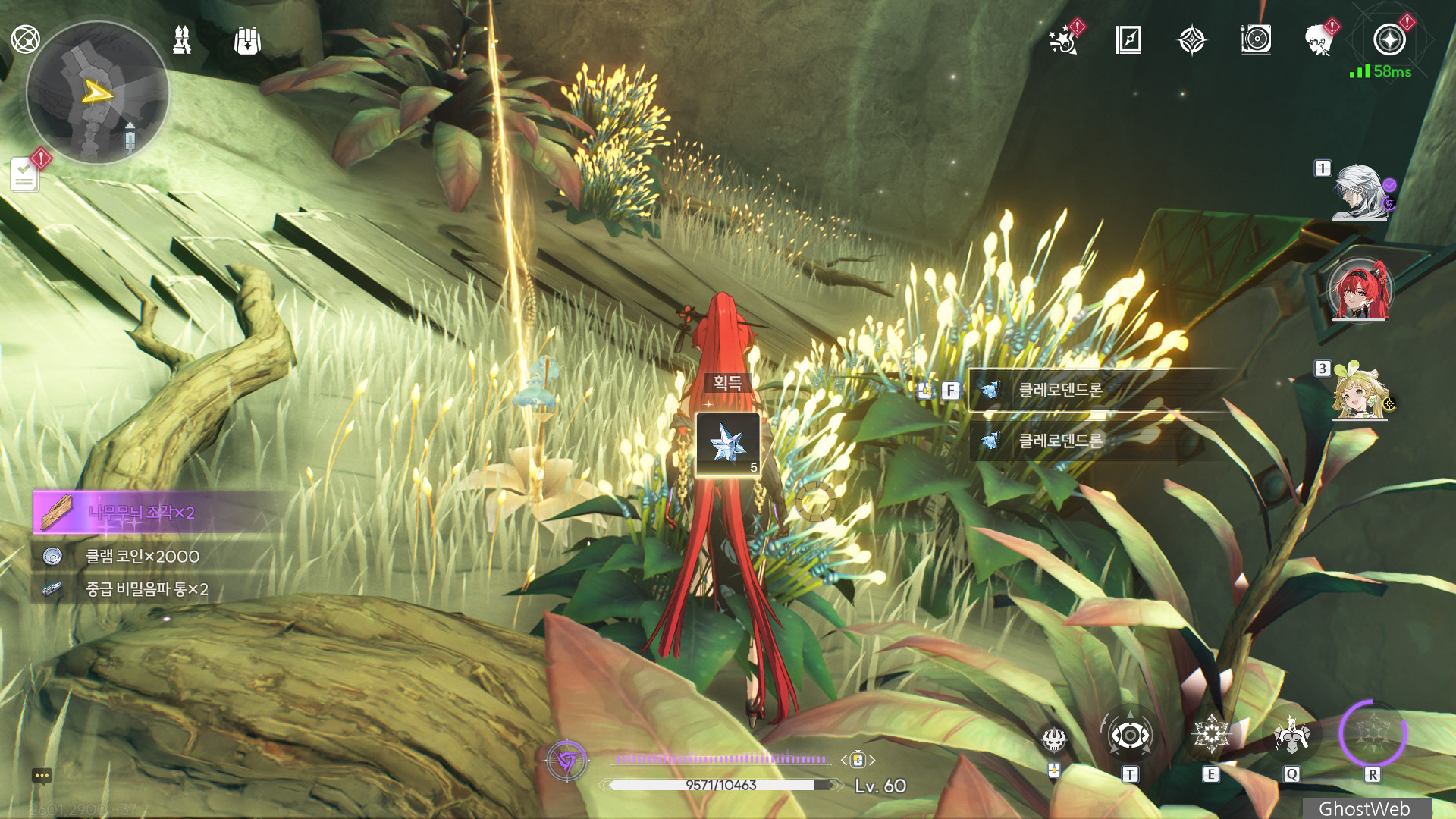Open the circular minimap
Screen dimensions: 1456x819
97,93
